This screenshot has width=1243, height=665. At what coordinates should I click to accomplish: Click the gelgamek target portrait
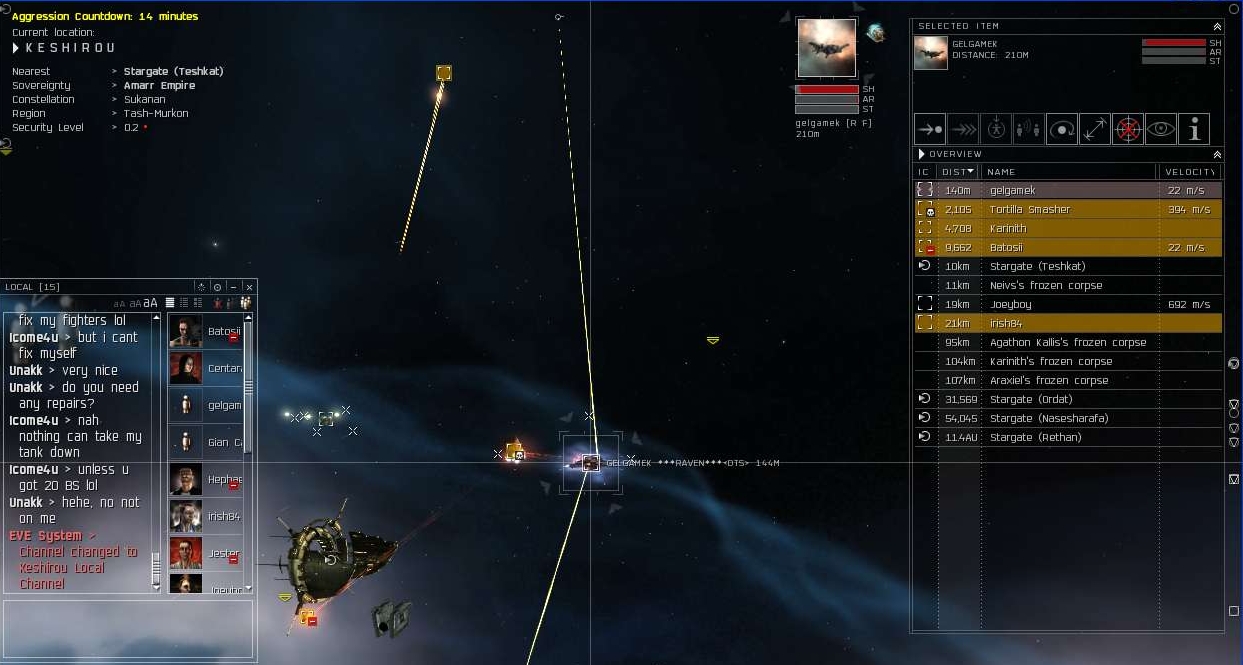(826, 48)
